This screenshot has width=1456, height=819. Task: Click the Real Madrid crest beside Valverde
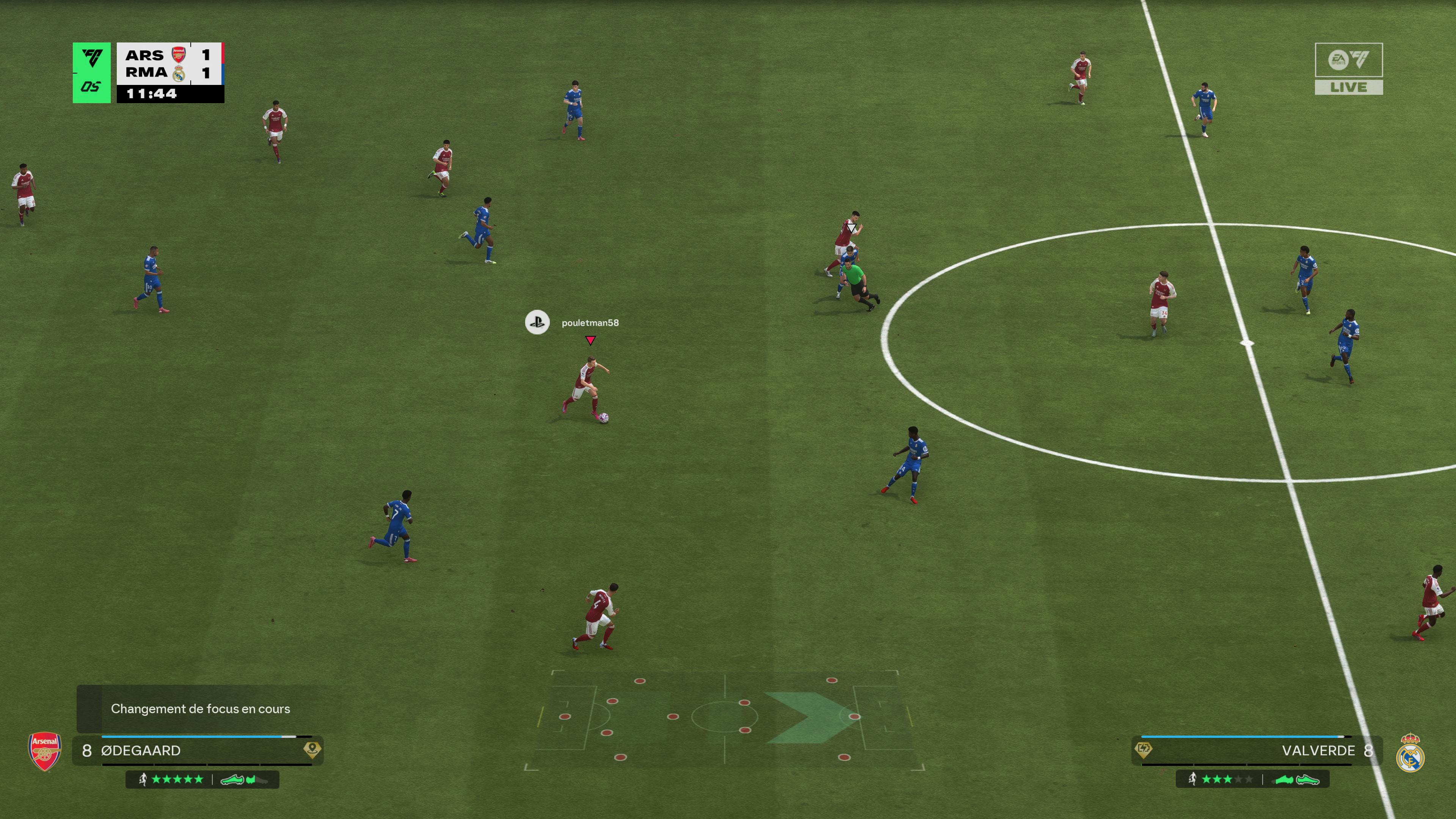click(1410, 753)
